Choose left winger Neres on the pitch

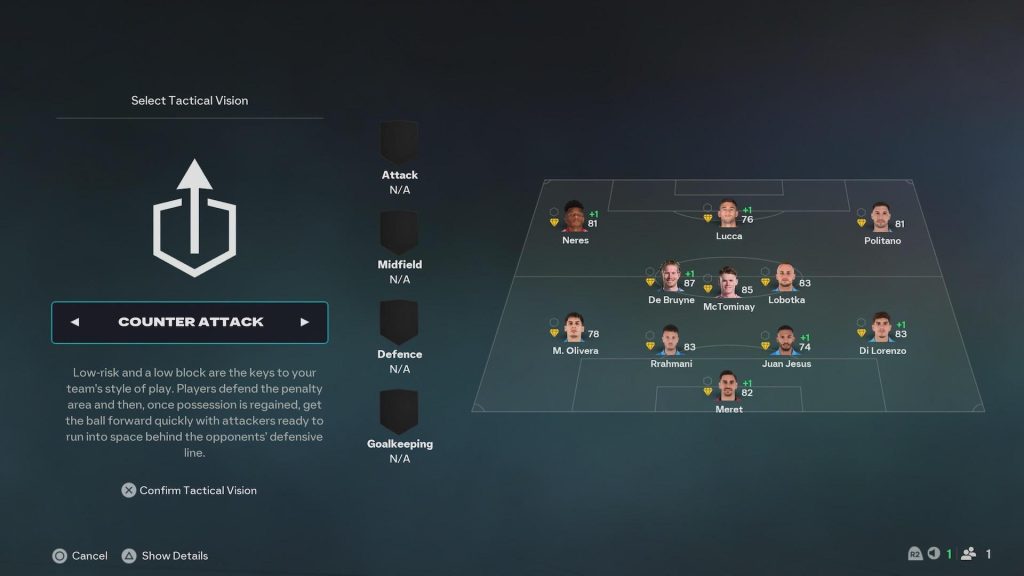(575, 218)
